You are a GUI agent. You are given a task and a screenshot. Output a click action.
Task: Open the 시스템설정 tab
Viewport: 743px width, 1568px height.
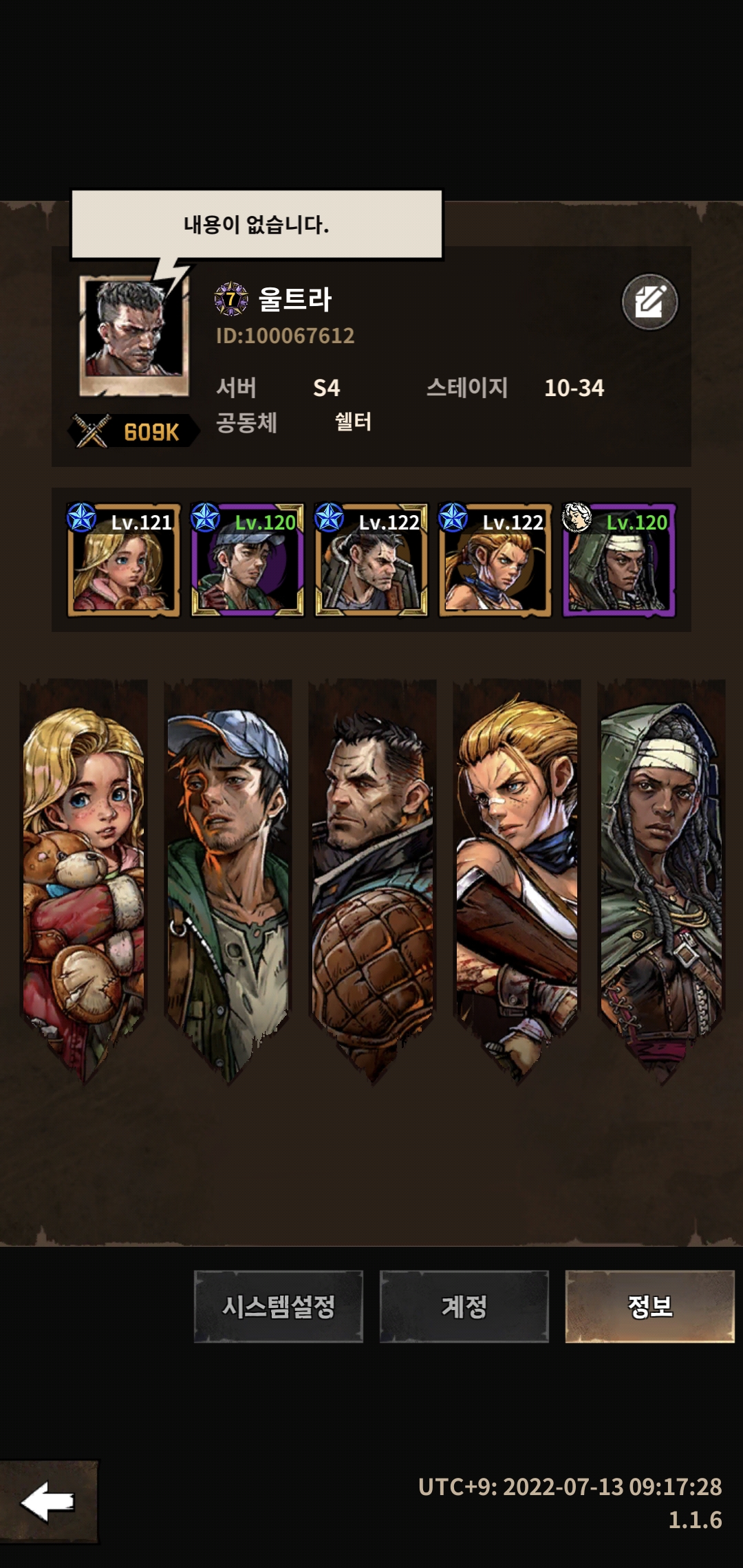[278, 1306]
